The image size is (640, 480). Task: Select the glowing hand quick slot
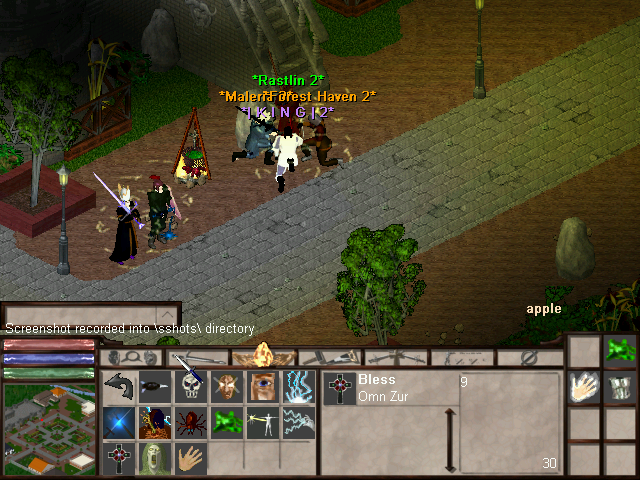click(583, 387)
